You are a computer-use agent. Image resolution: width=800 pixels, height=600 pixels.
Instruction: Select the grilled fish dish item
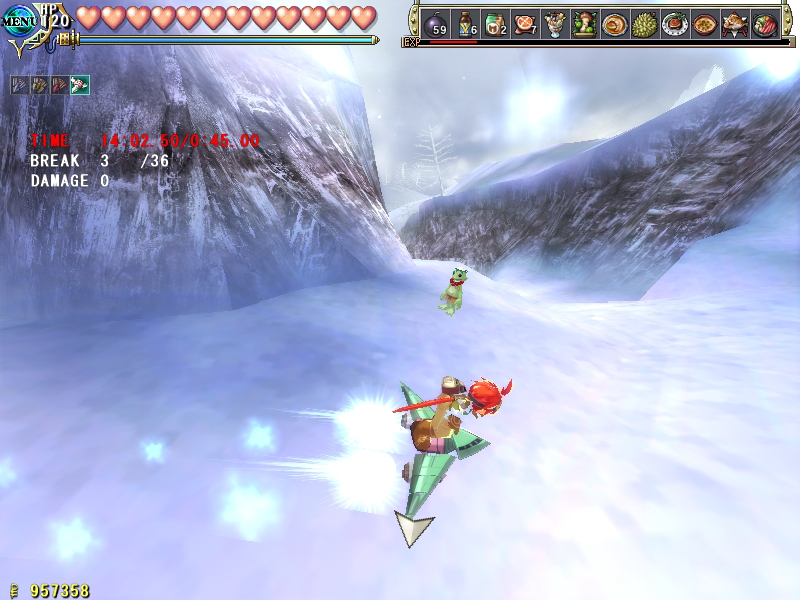[x=734, y=25]
